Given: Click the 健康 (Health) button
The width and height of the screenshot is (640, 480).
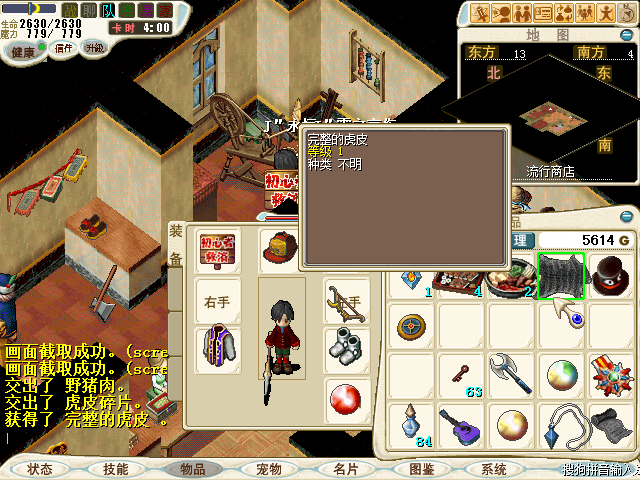Looking at the screenshot, I should click(22, 49).
